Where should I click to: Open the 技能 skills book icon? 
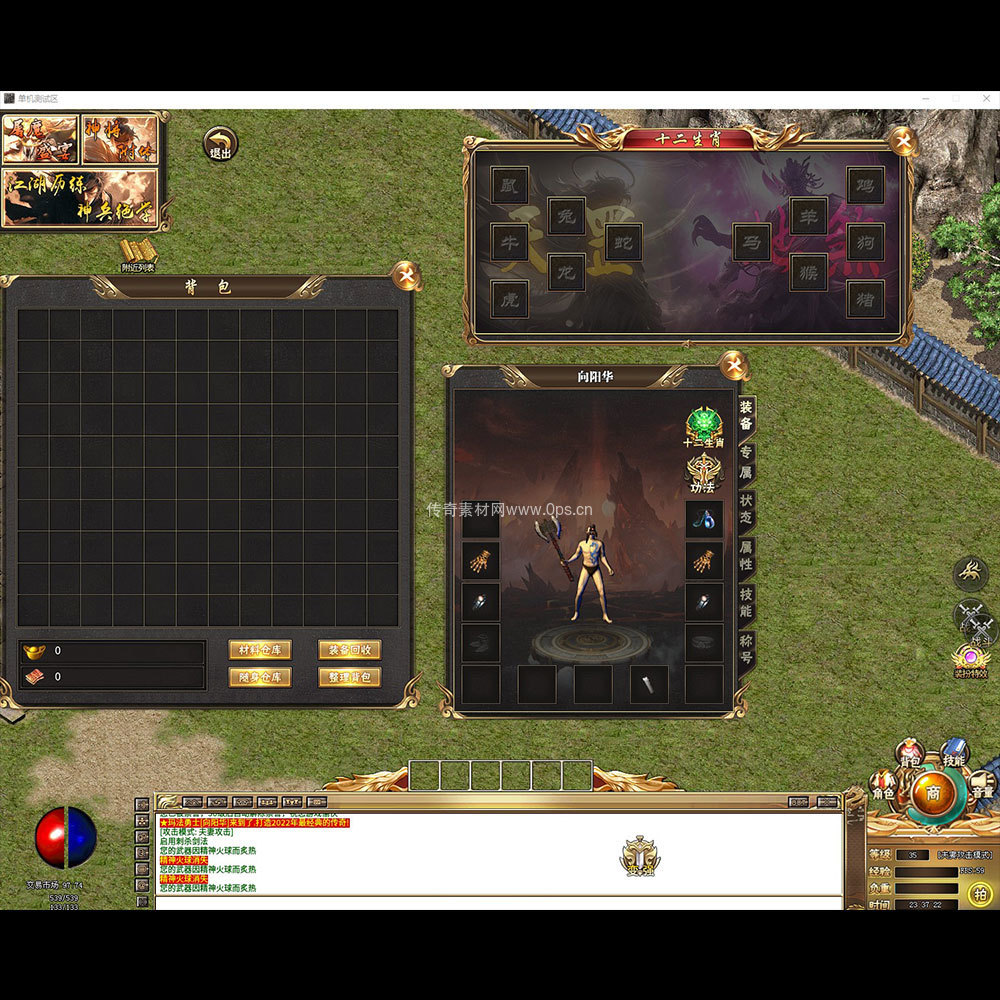click(954, 753)
